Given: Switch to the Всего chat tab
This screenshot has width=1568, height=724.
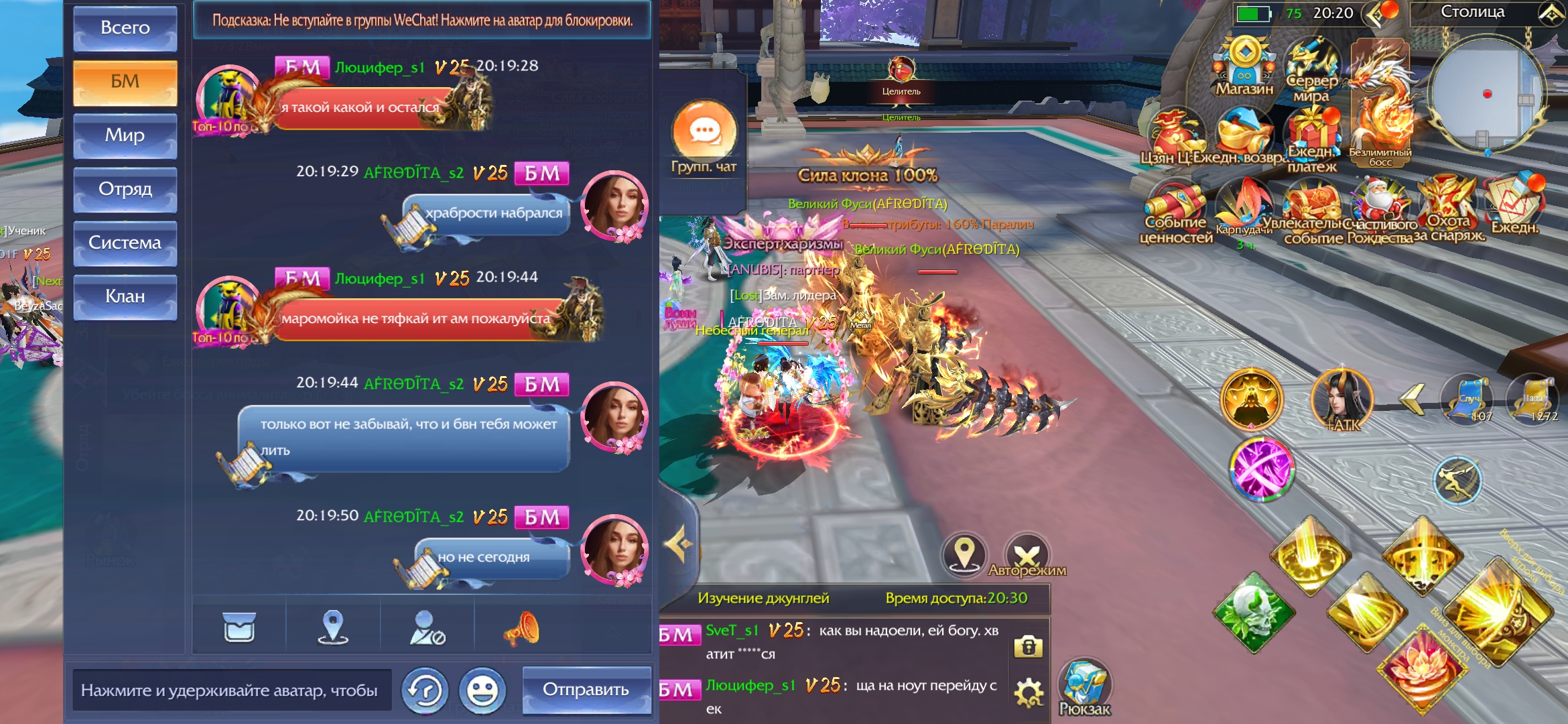Looking at the screenshot, I should click(125, 28).
